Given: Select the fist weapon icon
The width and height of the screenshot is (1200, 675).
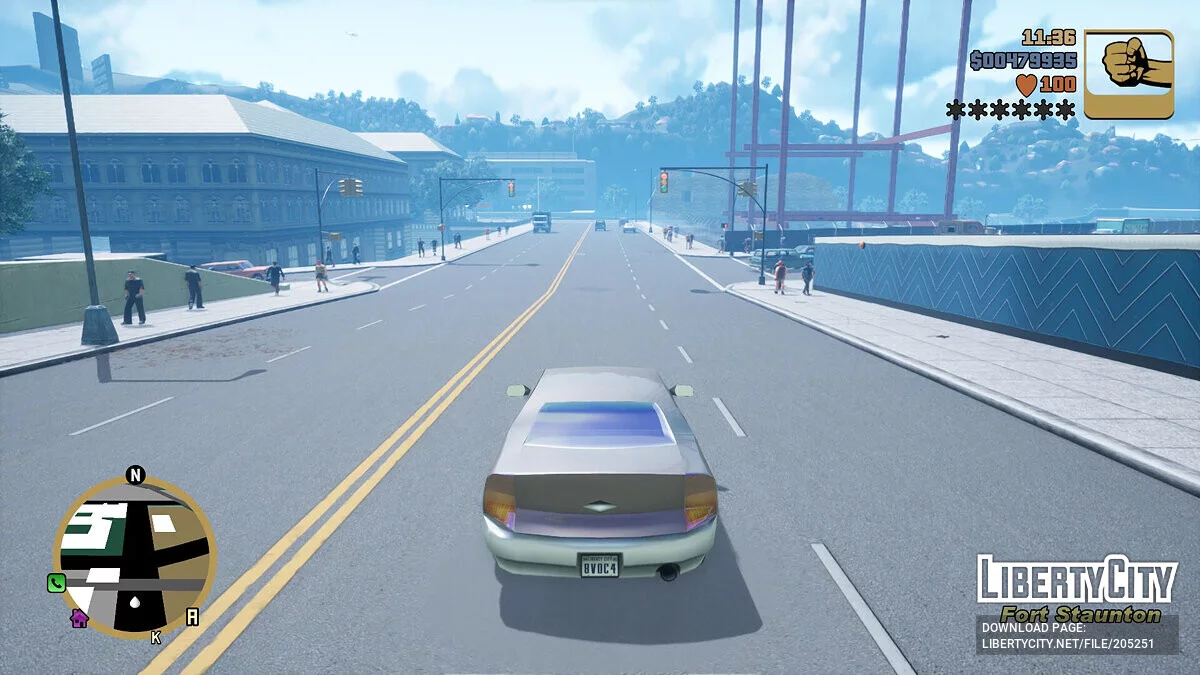Looking at the screenshot, I should click(1128, 74).
